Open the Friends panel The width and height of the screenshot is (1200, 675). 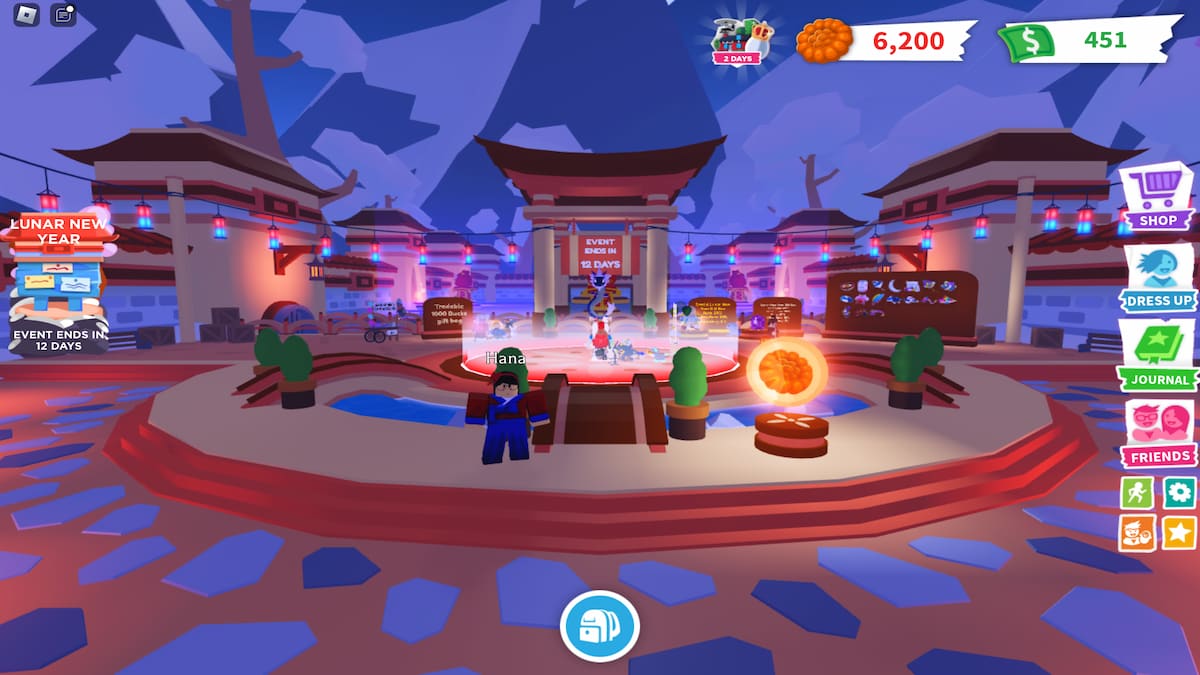pos(1158,433)
